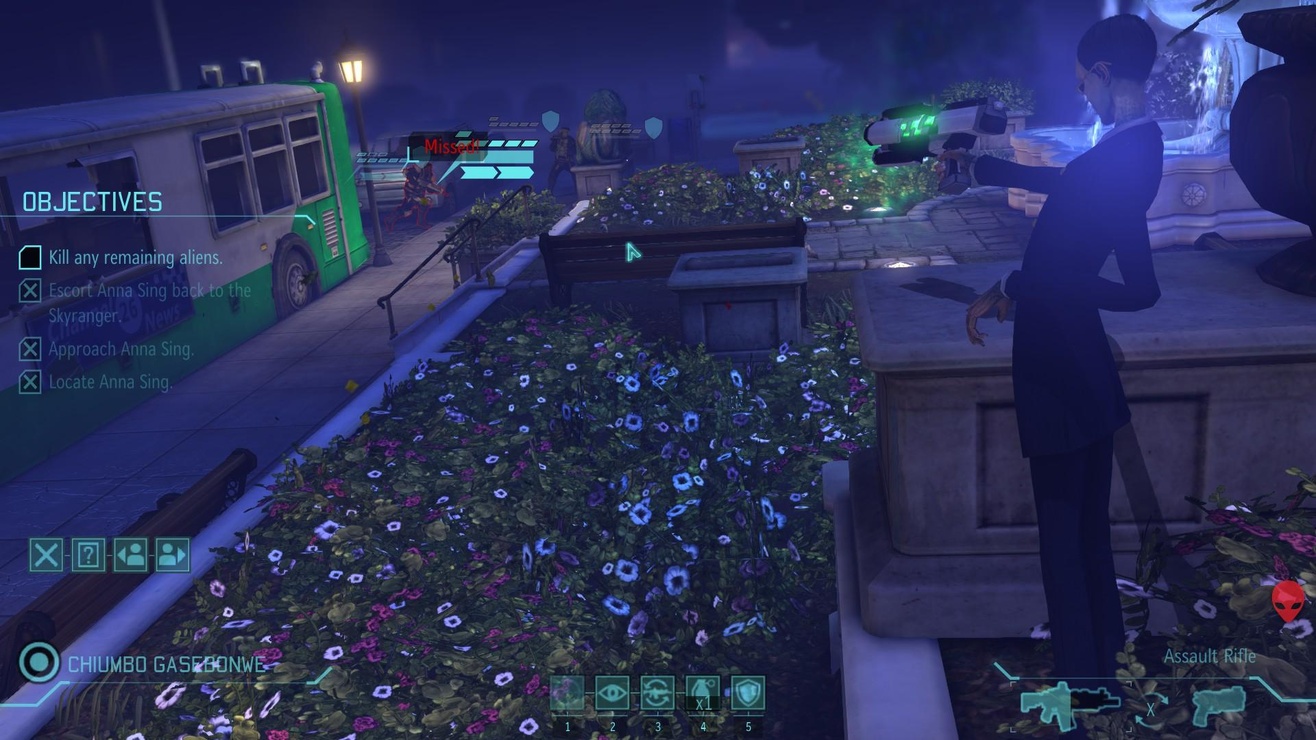Click the completed Escort Anna Sing checkbox
Screen dimensions: 1316x740
(x=29, y=290)
